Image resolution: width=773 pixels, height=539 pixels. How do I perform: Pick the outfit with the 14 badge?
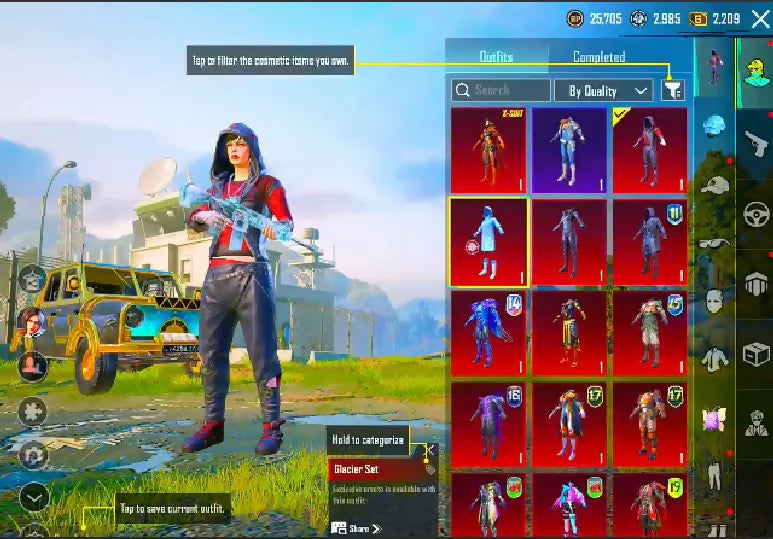coord(489,332)
